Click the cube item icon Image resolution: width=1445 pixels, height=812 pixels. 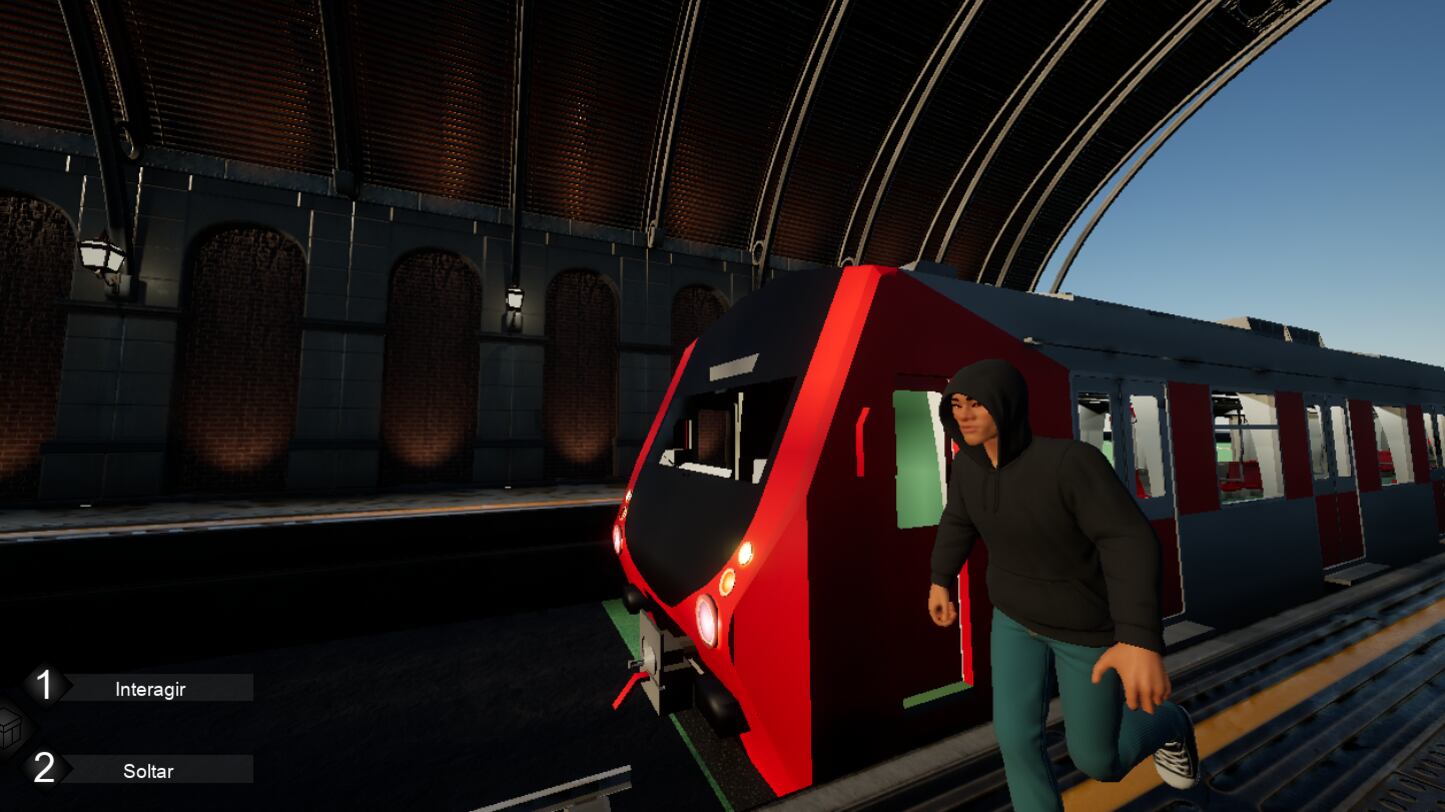click(10, 730)
